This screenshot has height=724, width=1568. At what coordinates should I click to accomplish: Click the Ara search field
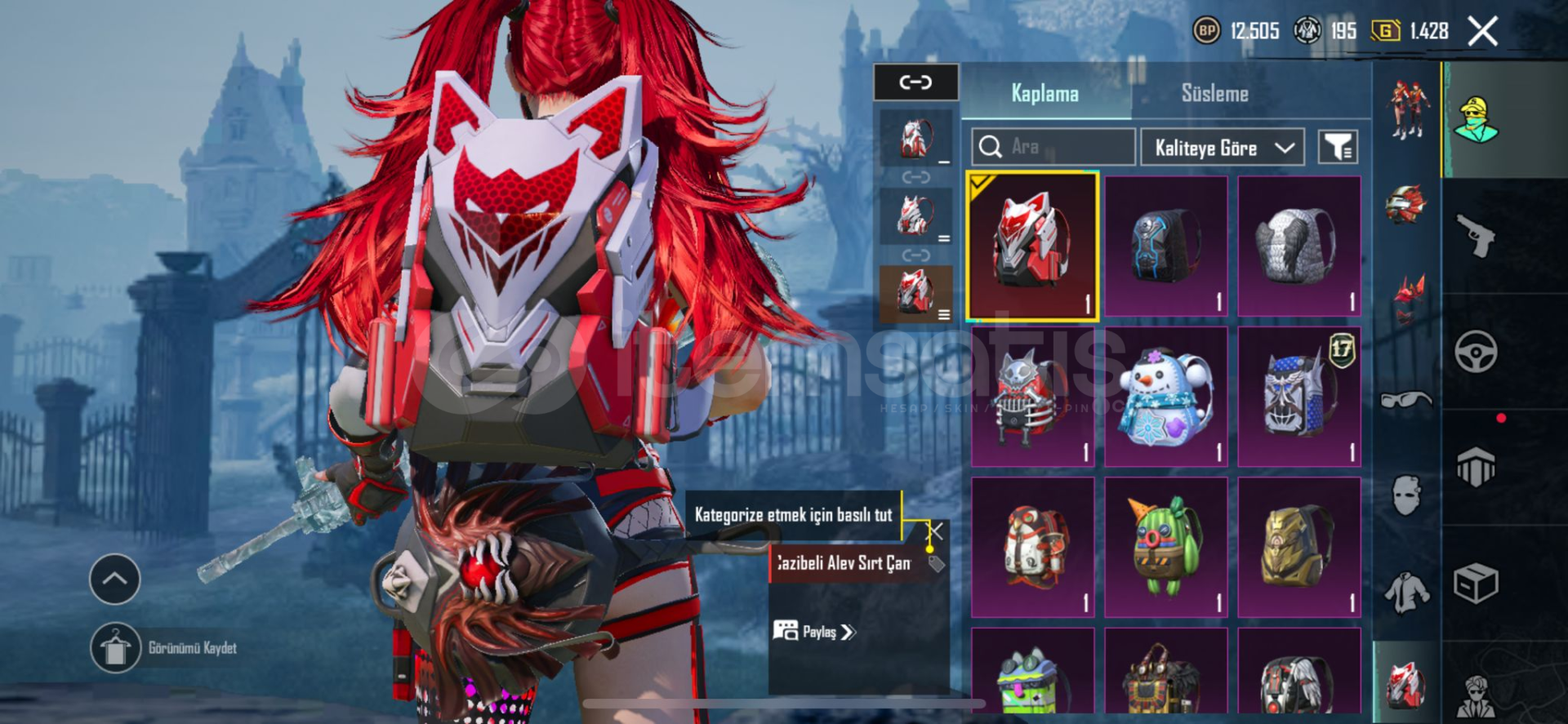coord(1053,147)
